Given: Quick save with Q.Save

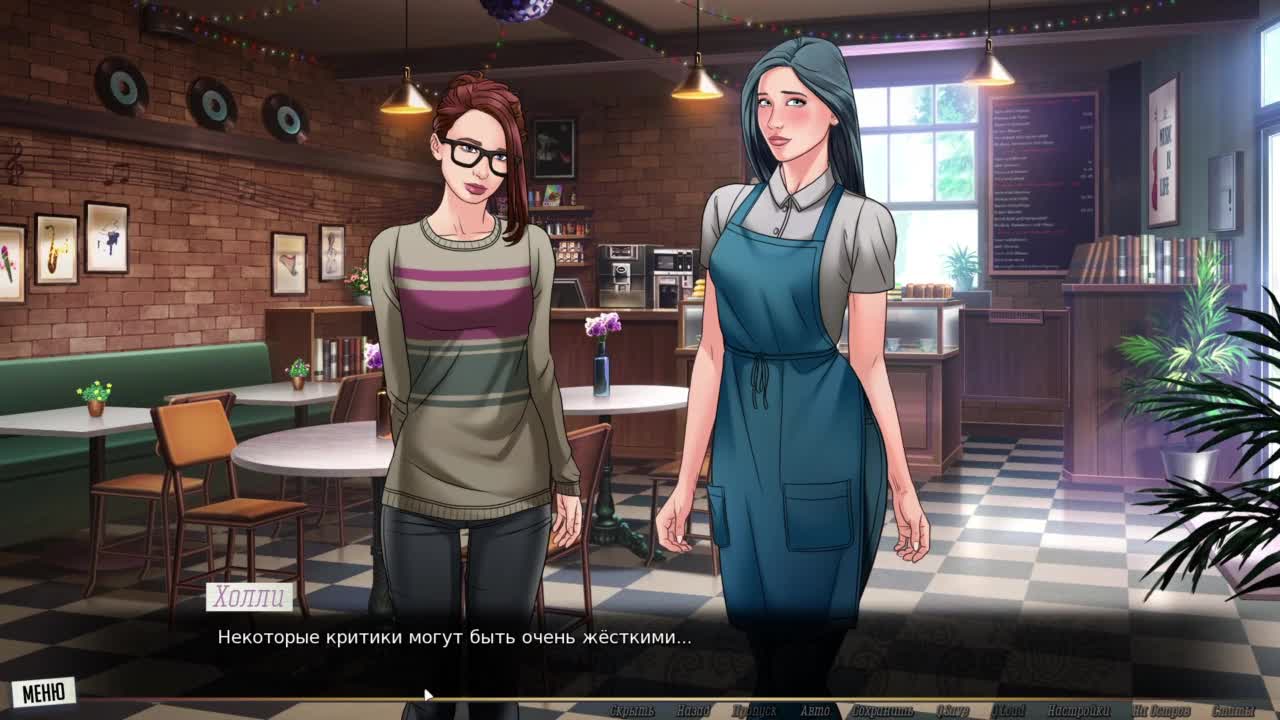Looking at the screenshot, I should click(953, 711).
